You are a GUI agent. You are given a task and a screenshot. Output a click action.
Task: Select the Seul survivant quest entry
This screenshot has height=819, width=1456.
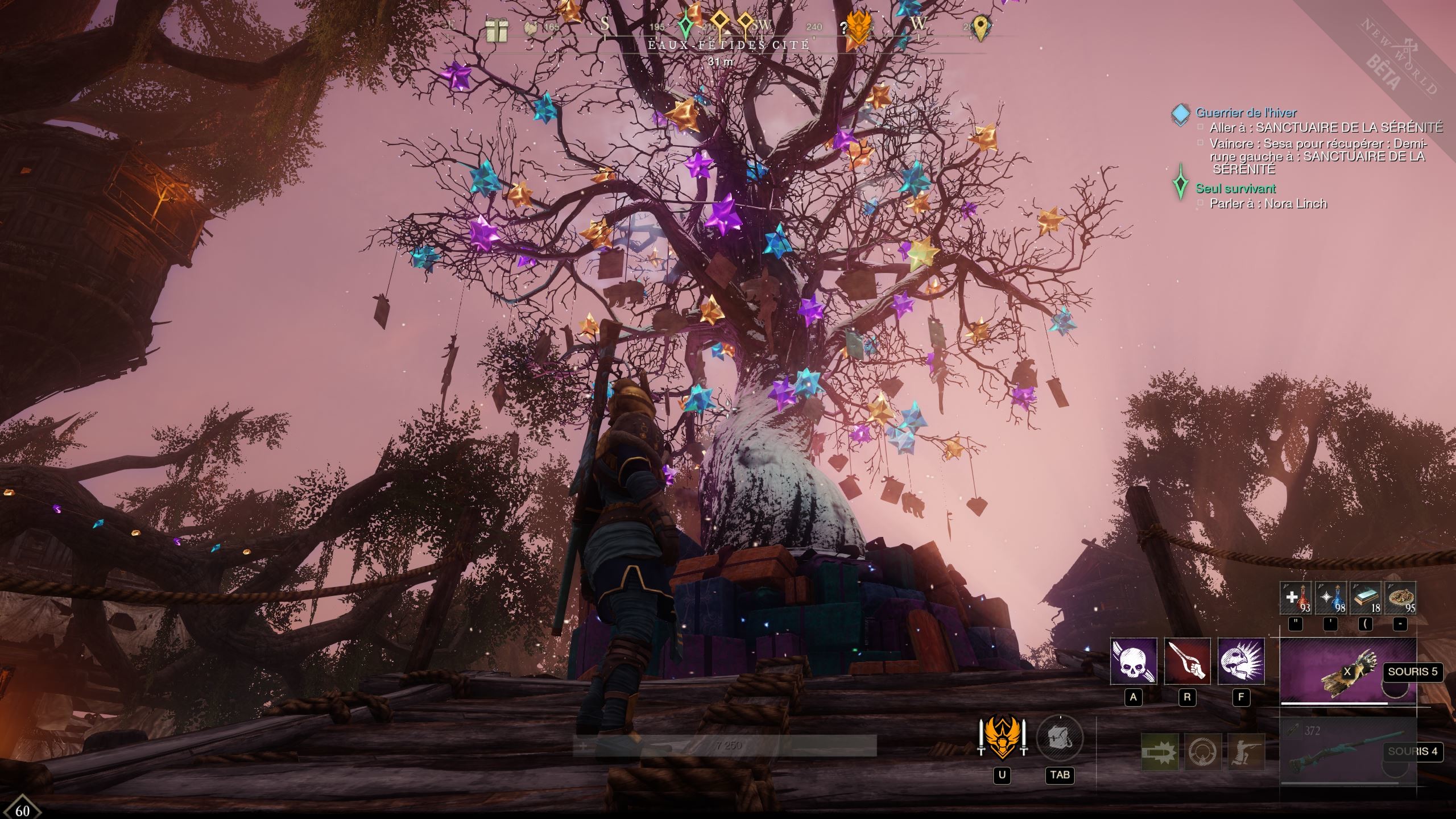[1235, 188]
